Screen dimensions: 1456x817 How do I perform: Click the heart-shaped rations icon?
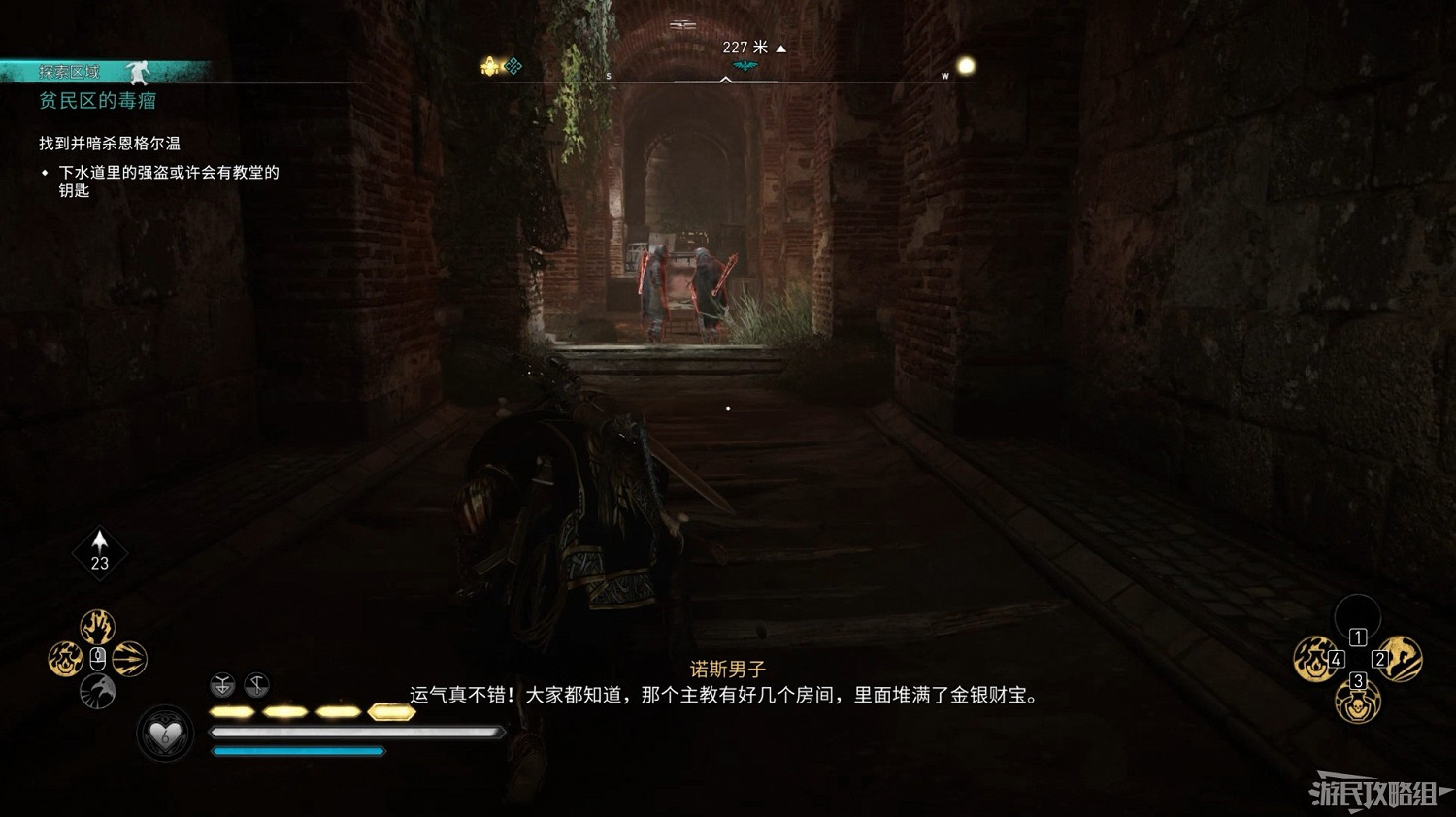click(x=167, y=735)
